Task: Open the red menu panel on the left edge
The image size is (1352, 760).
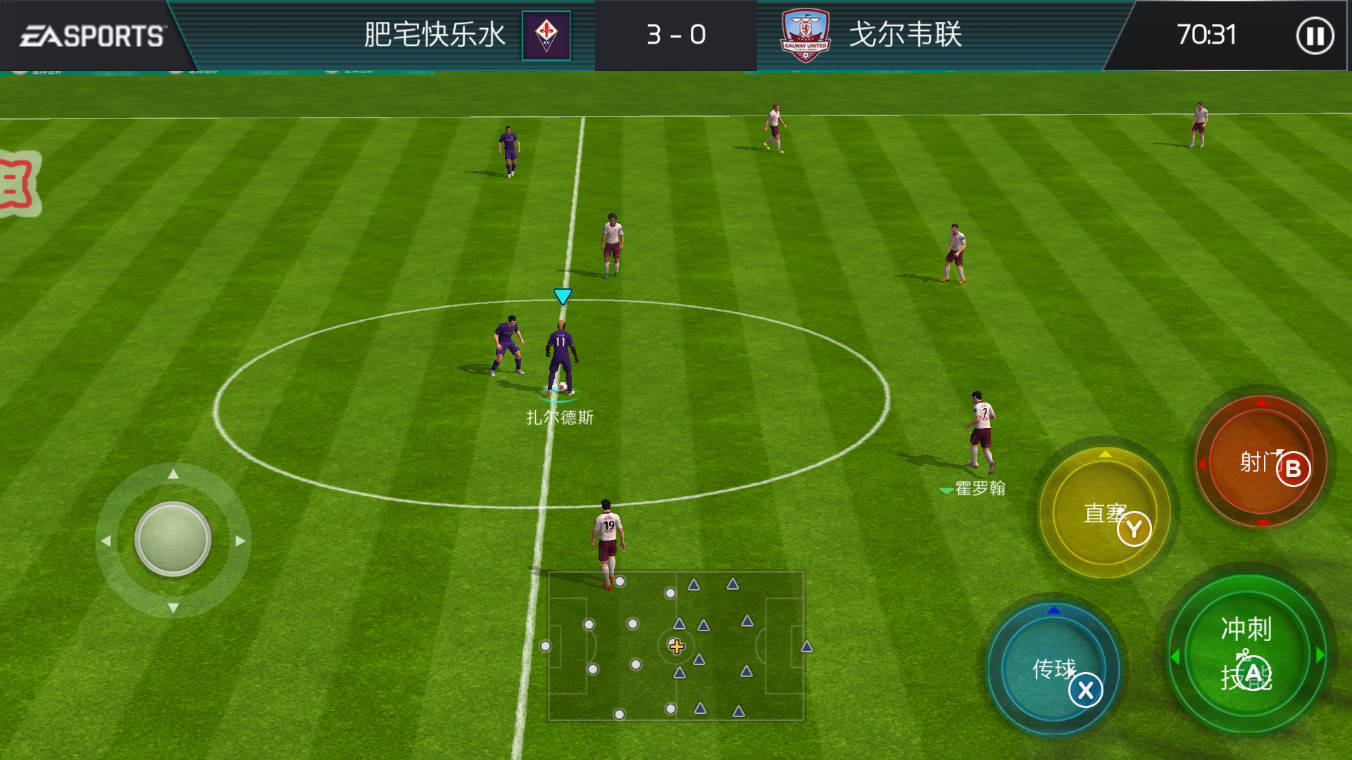Action: tap(18, 185)
